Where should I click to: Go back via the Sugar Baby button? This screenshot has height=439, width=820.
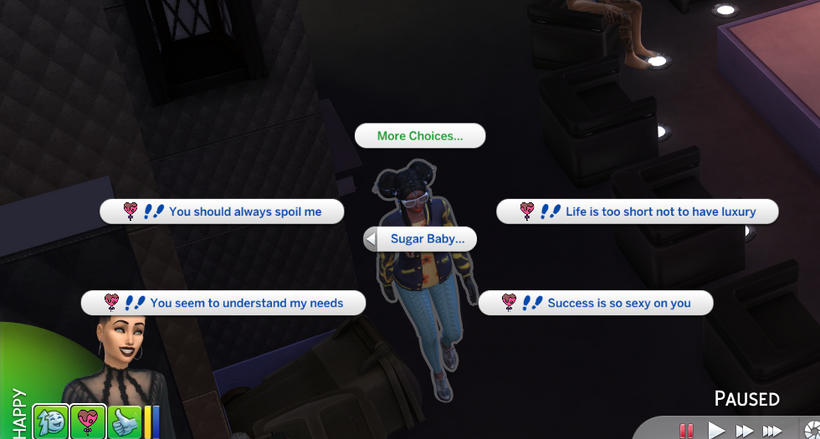coord(419,239)
